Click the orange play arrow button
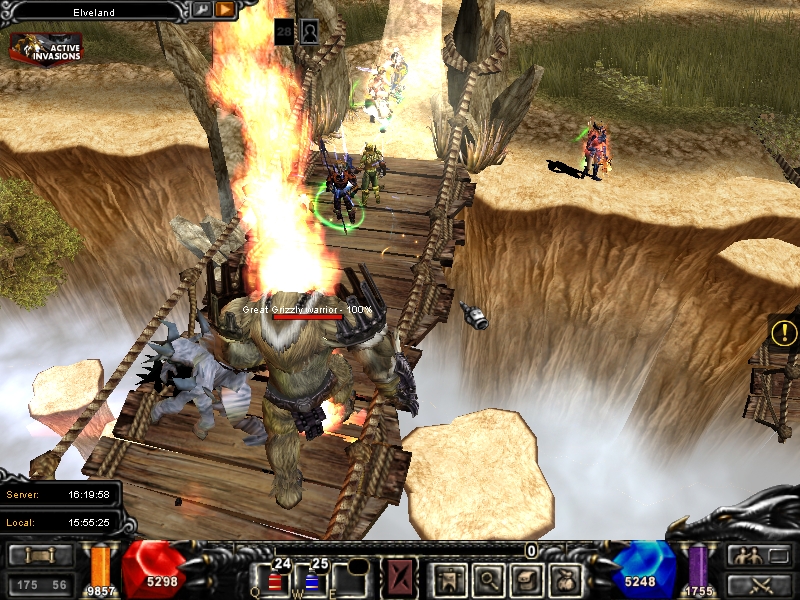 [x=224, y=10]
